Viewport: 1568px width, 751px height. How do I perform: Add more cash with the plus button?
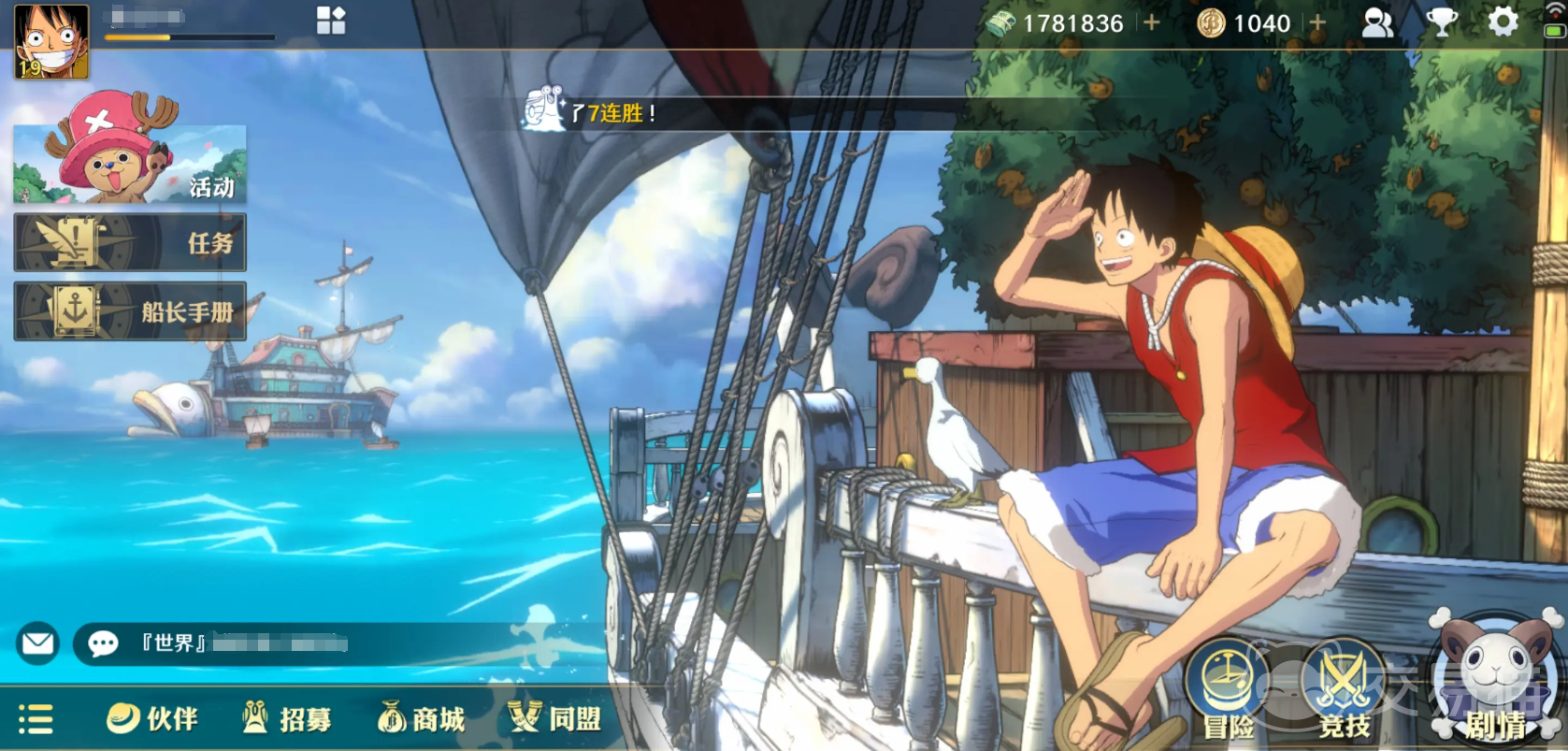coord(1152,22)
